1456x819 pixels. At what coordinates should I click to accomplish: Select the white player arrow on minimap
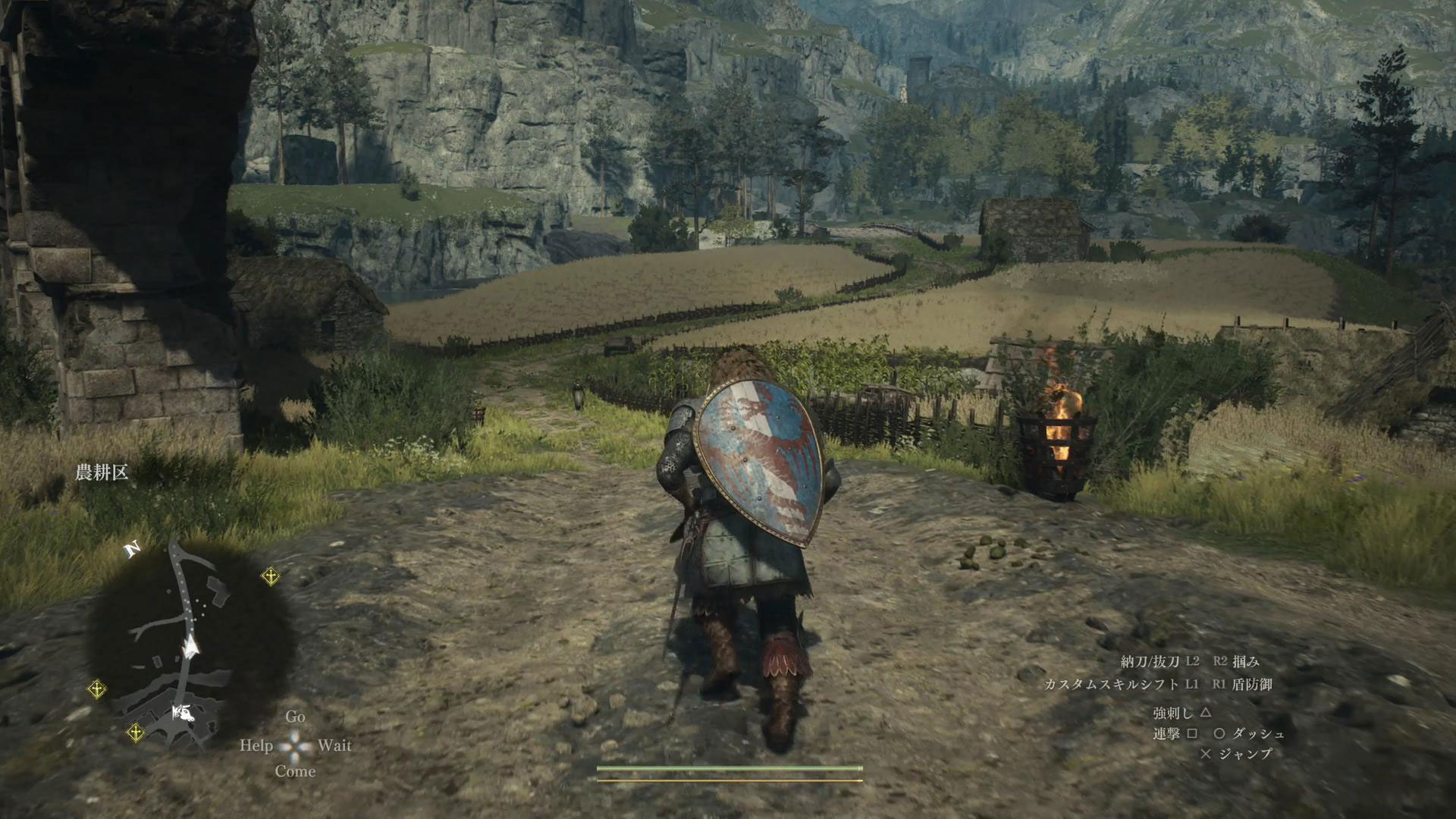190,647
